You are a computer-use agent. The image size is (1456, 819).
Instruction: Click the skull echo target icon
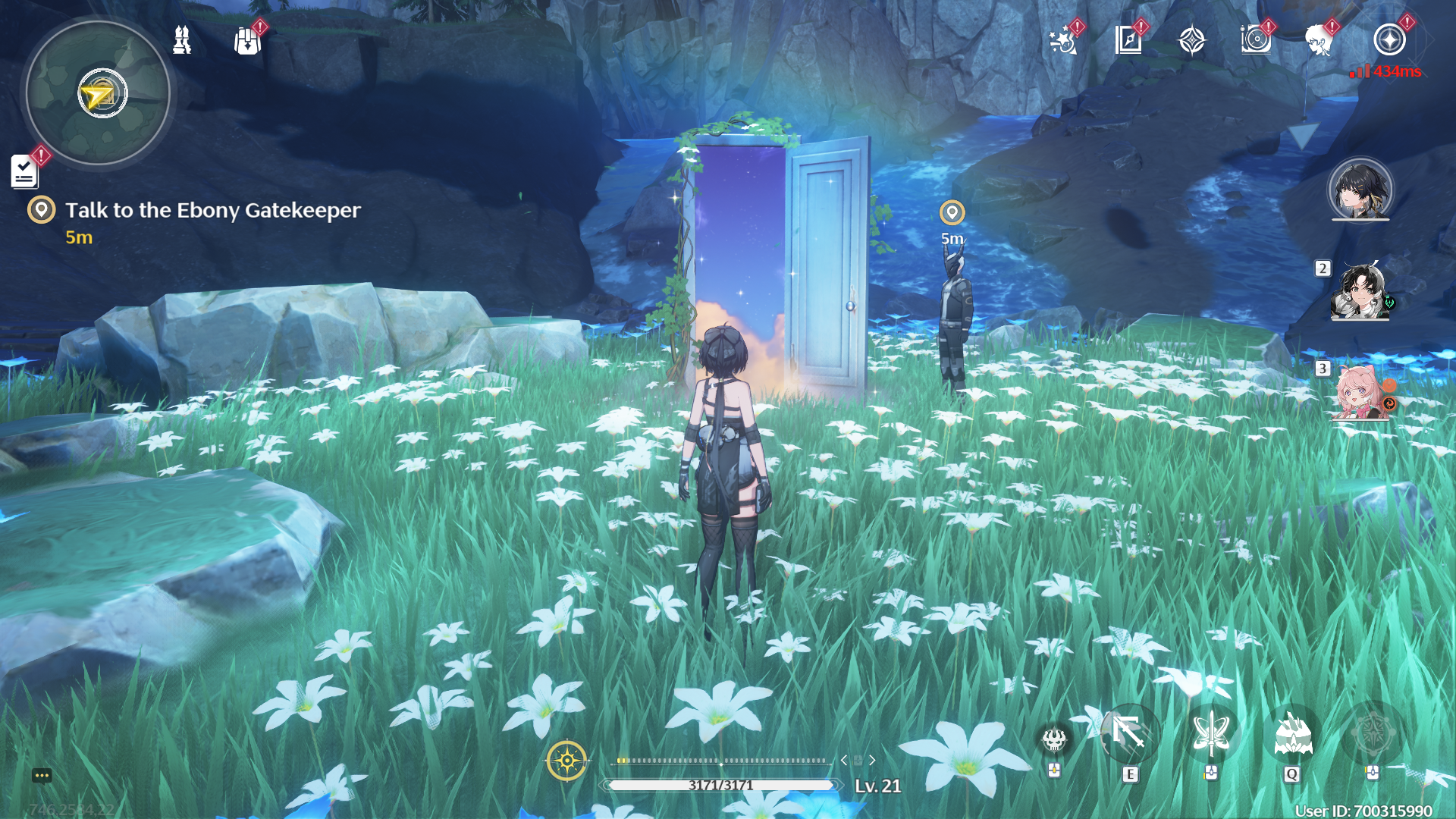[1054, 739]
